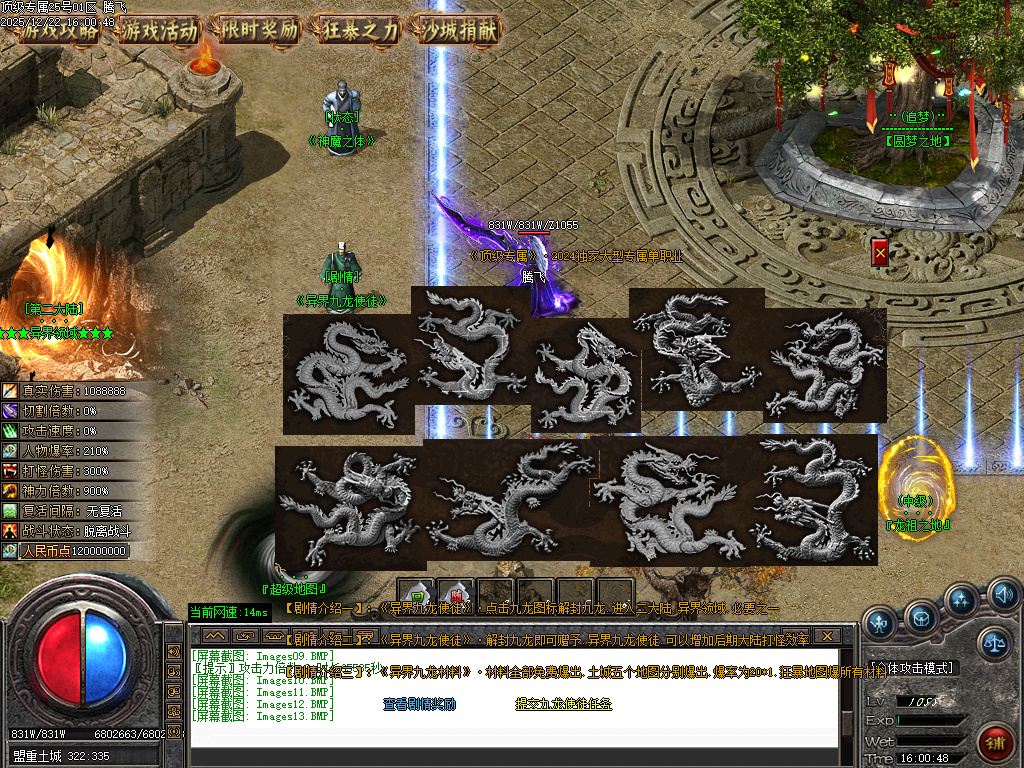1024x768 pixels.
Task: Submit quest via 提交九龙使徒任务 link
Action: click(563, 704)
